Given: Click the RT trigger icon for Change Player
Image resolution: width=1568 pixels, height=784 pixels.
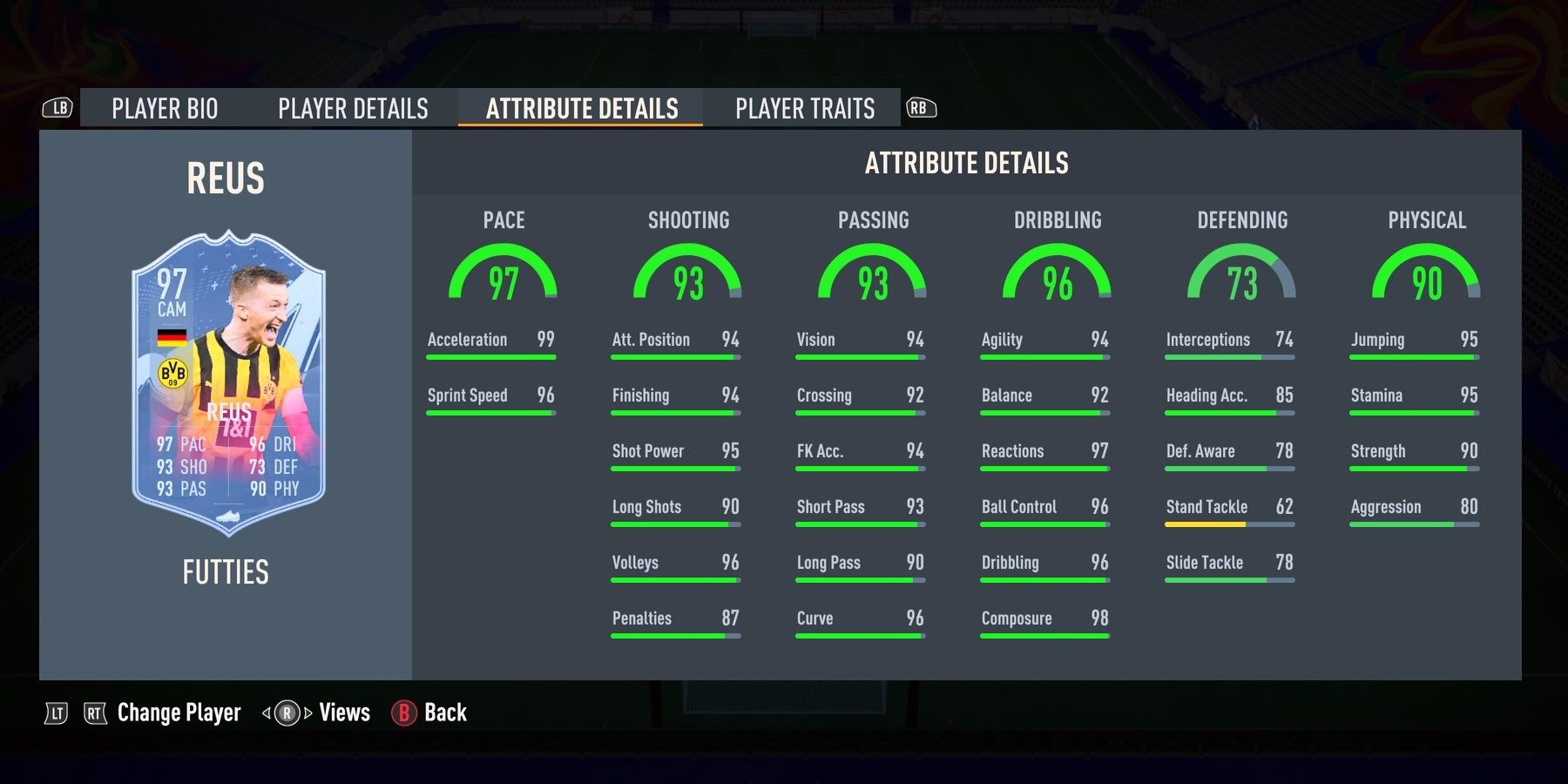Looking at the screenshot, I should (96, 713).
